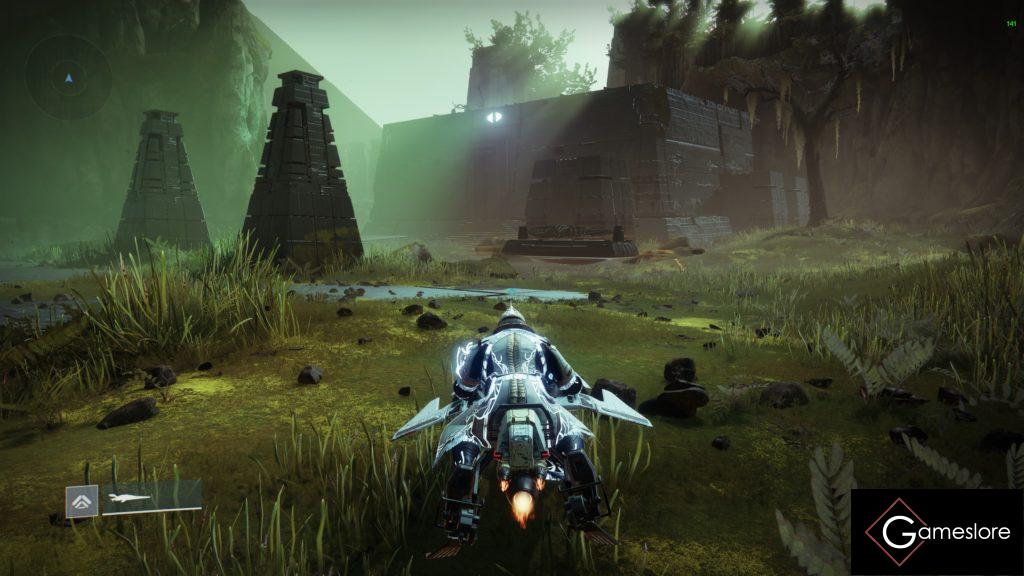Select the double-chevron boost icon
1024x576 pixels.
click(82, 501)
